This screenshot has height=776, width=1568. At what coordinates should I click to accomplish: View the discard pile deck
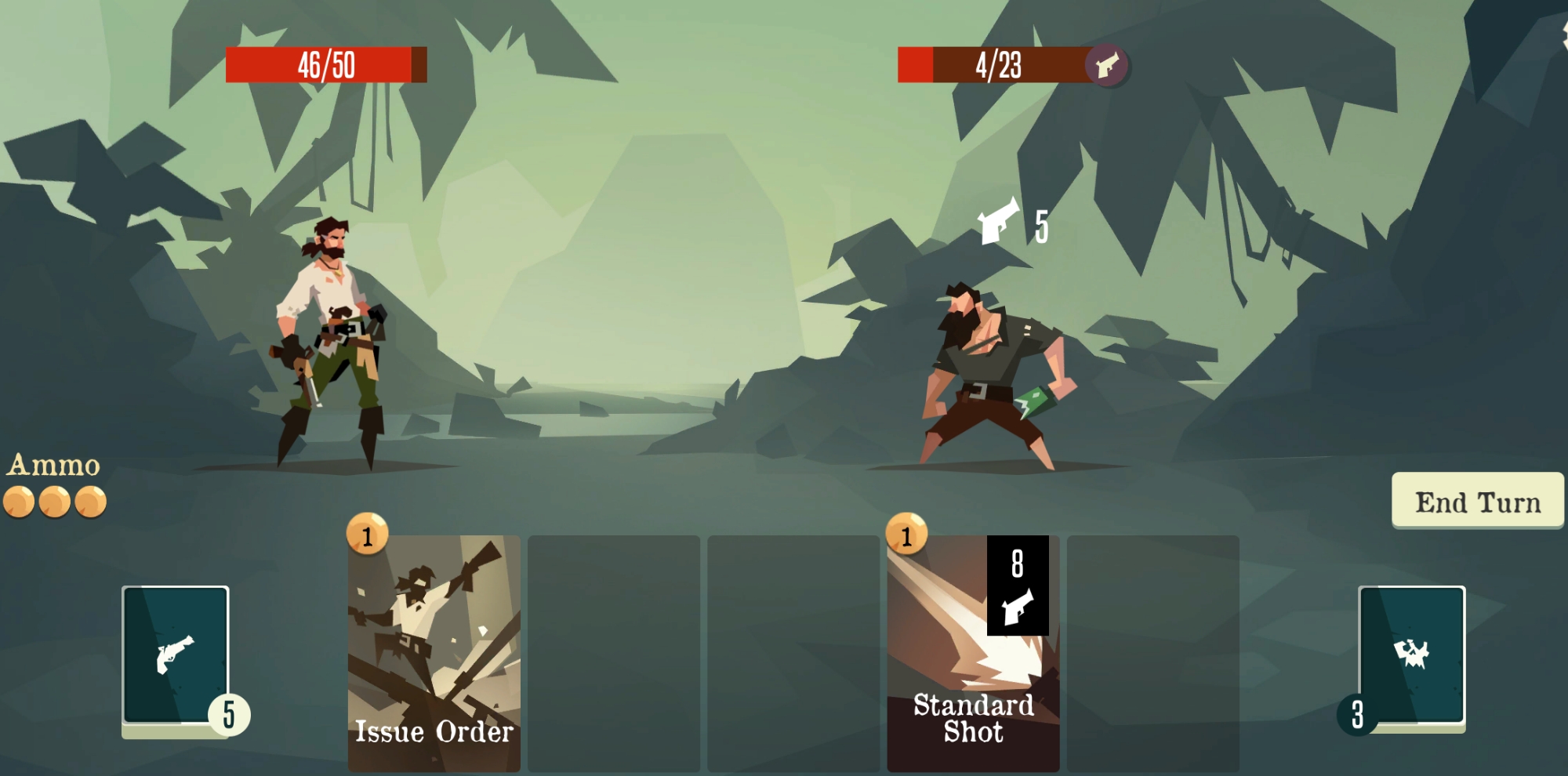coord(1411,655)
